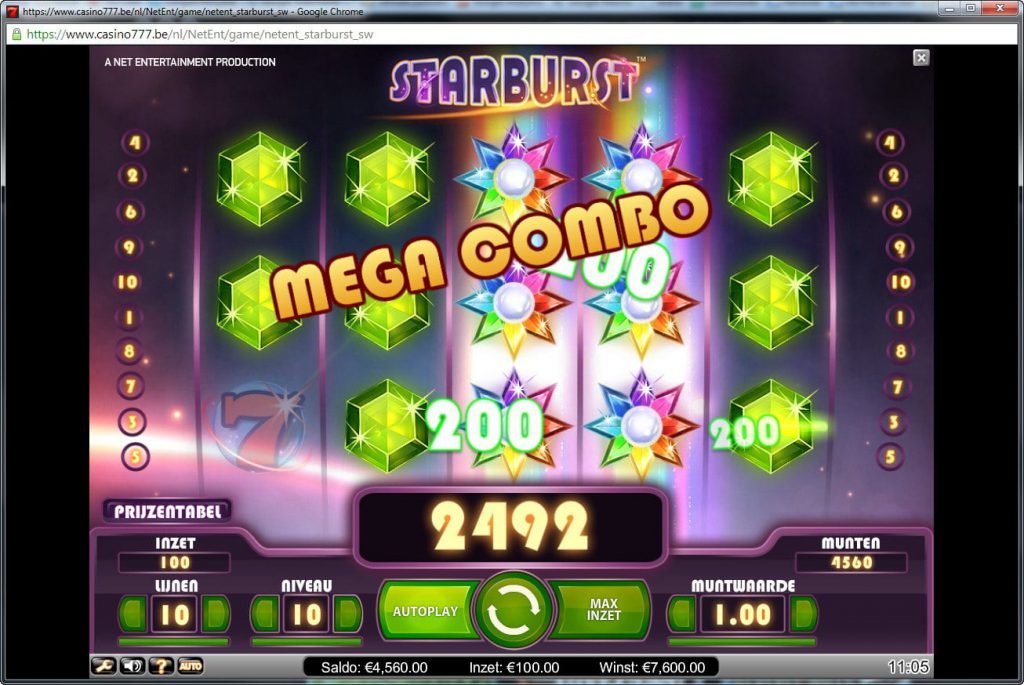
Task: Open help with the question mark icon
Action: click(161, 666)
